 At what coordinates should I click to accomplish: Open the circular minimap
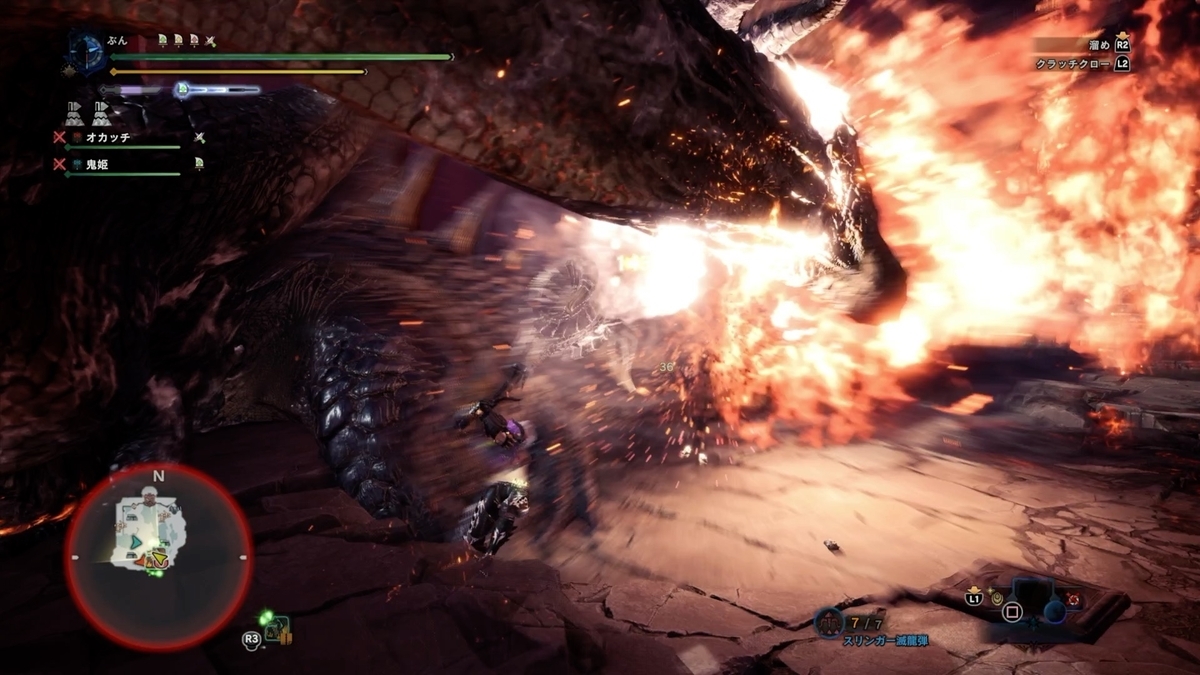pyautogui.click(x=158, y=556)
